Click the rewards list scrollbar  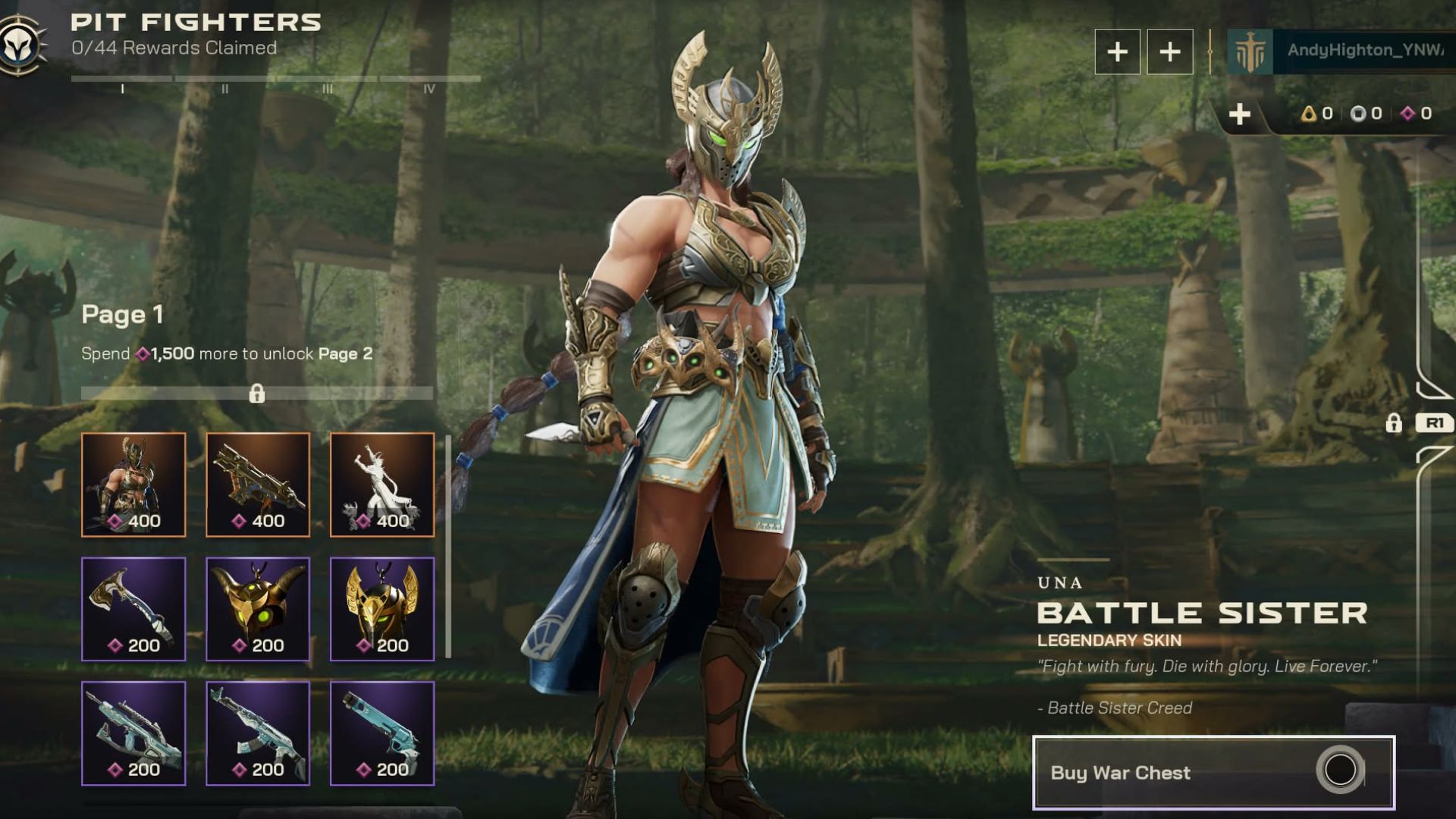448,546
